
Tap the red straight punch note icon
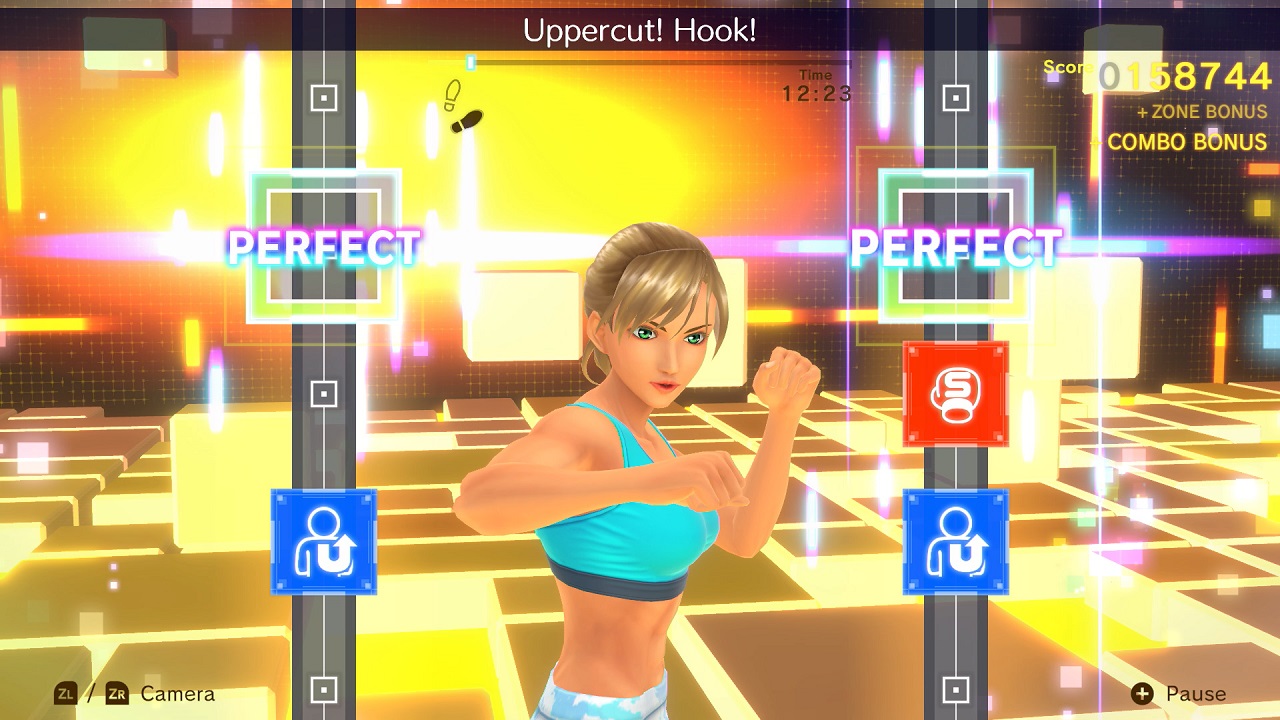[x=955, y=390]
